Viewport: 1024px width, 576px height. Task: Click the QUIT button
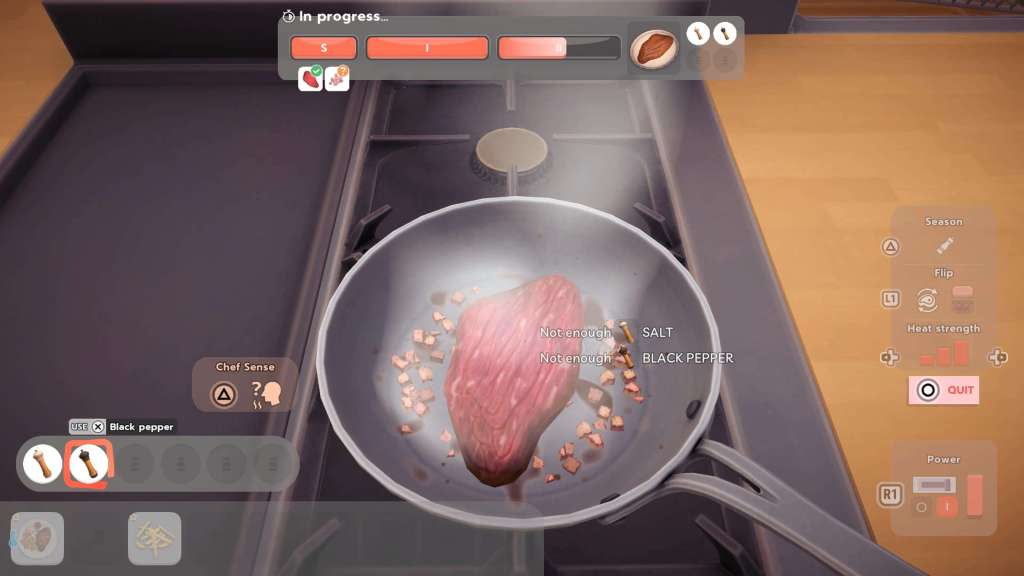[943, 390]
